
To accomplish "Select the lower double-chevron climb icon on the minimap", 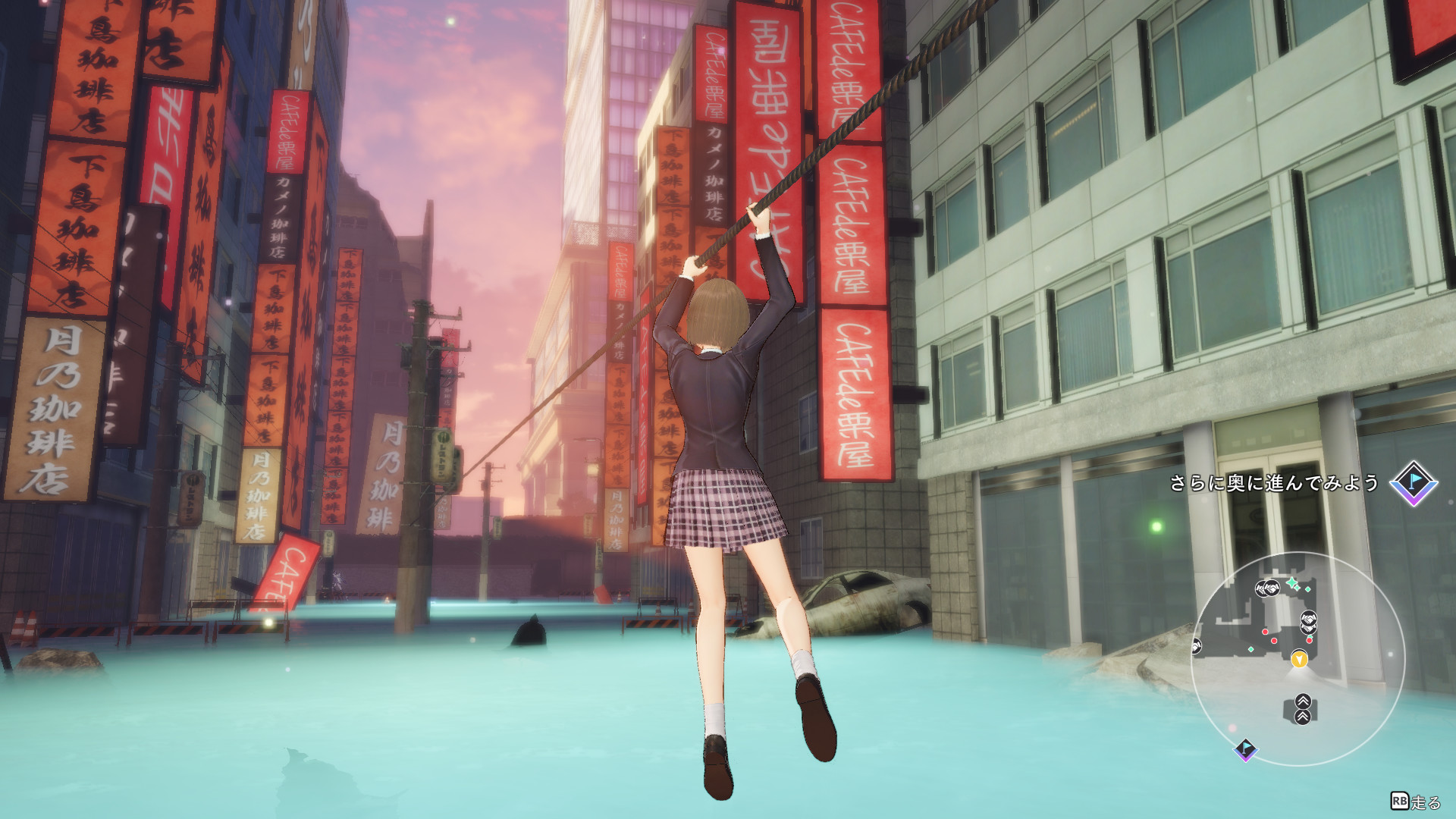I will (x=1303, y=717).
